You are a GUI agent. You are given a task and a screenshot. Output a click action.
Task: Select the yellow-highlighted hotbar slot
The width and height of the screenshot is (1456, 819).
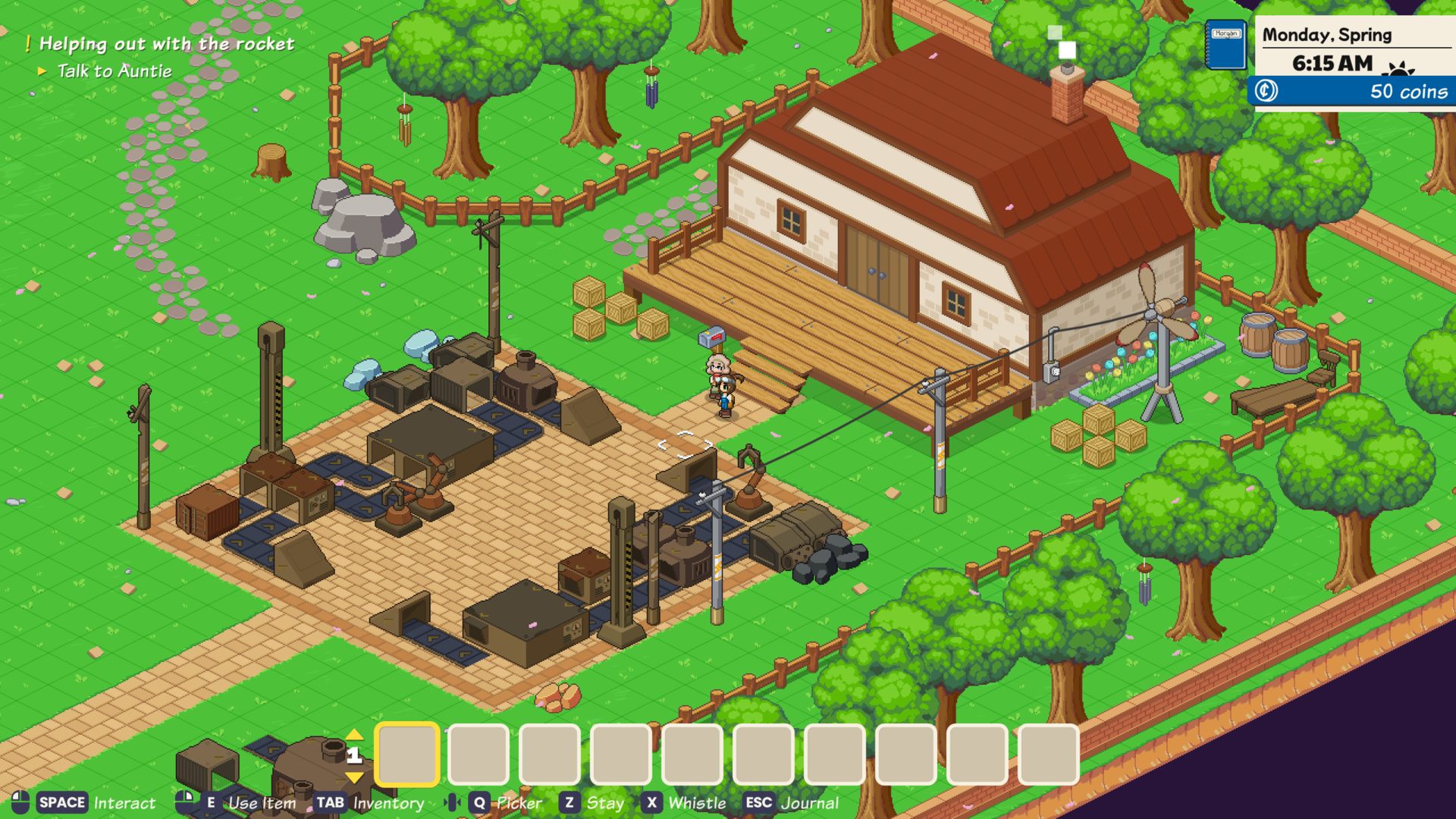[x=407, y=755]
